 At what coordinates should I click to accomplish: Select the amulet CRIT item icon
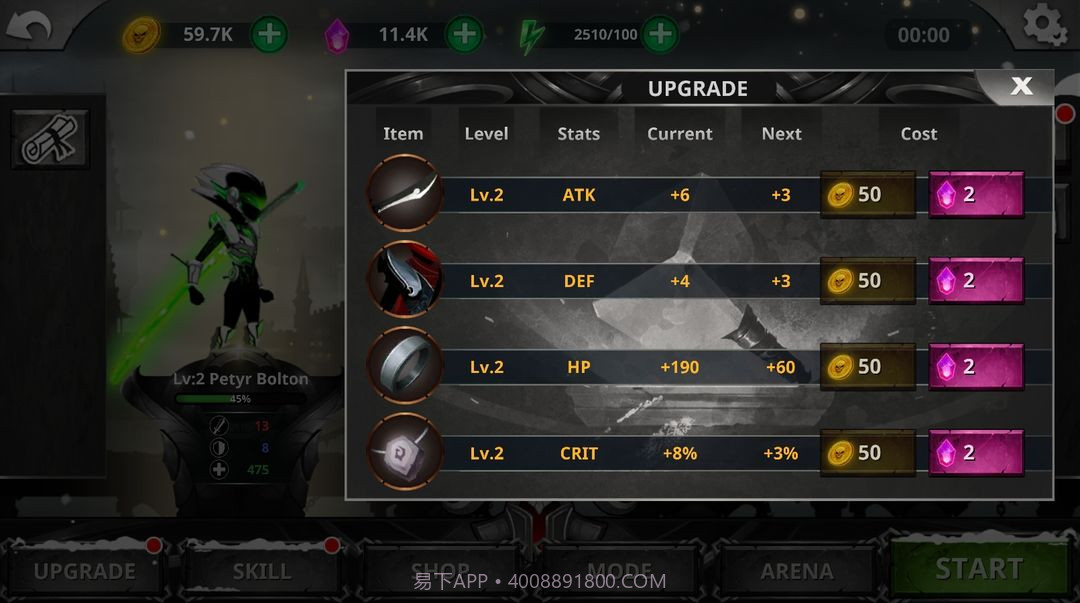[405, 452]
